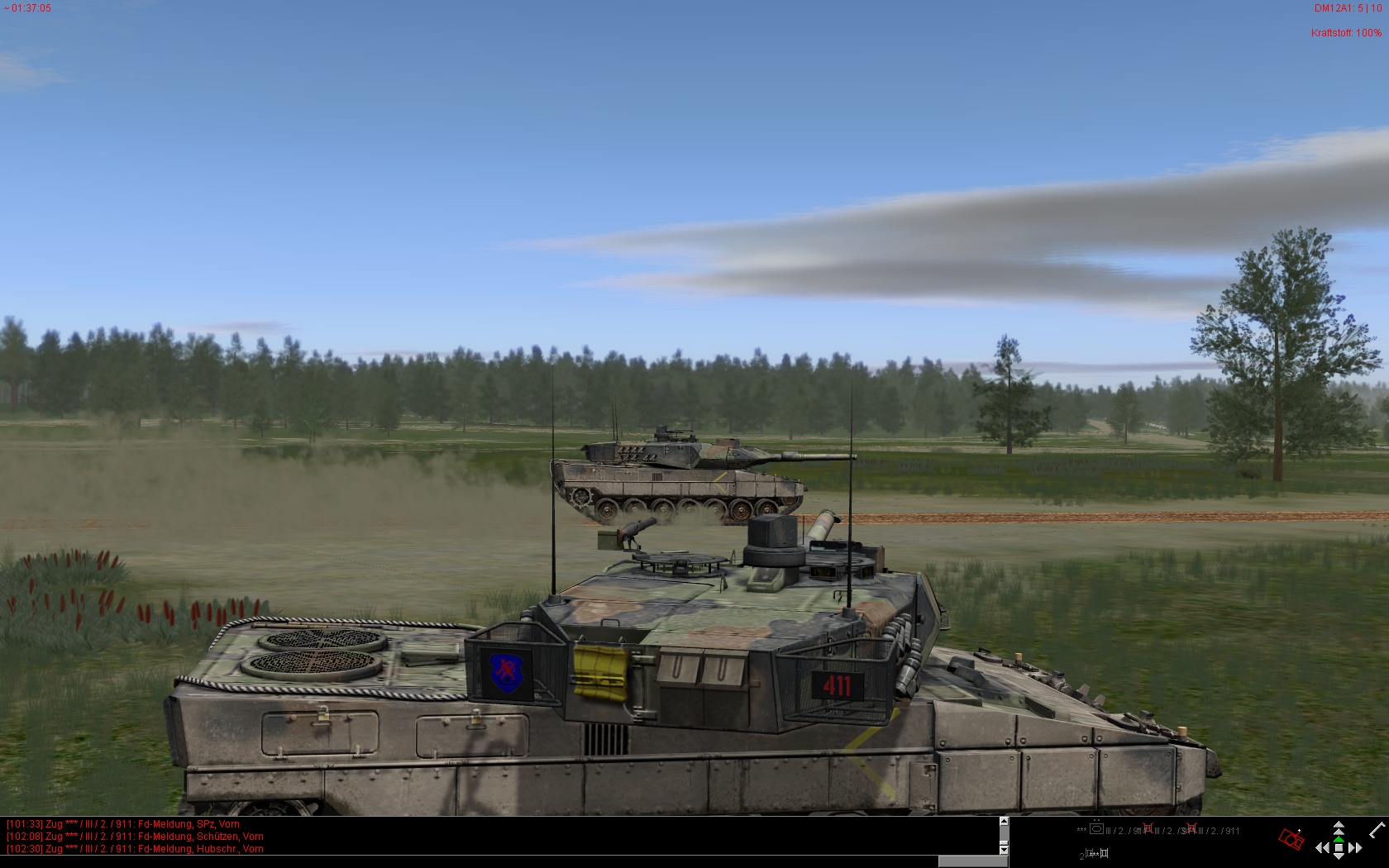This screenshot has width=1389, height=868.
Task: Click the message log scroll-down arrow
Action: click(1004, 849)
